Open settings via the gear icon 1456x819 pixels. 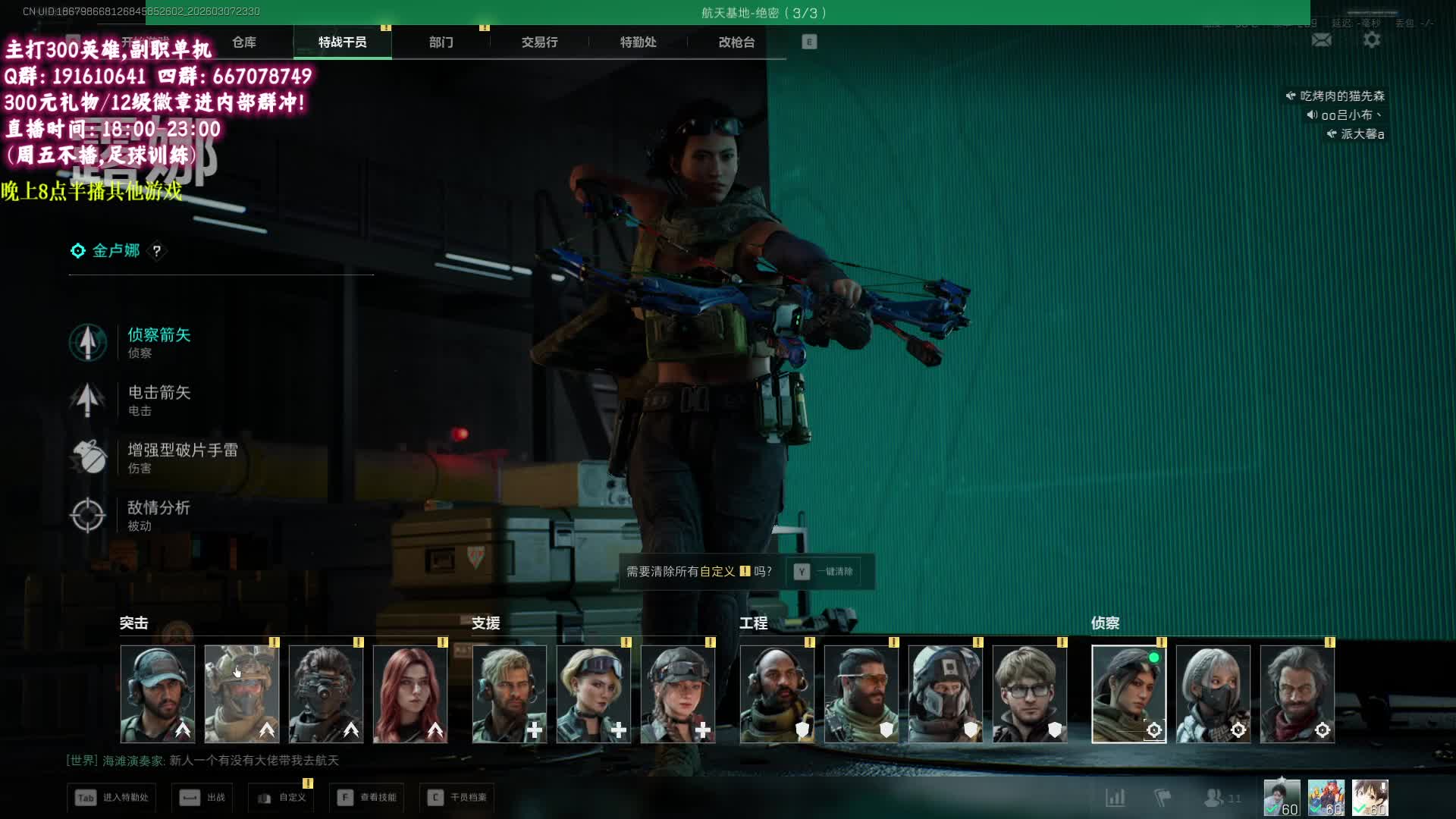click(1372, 40)
